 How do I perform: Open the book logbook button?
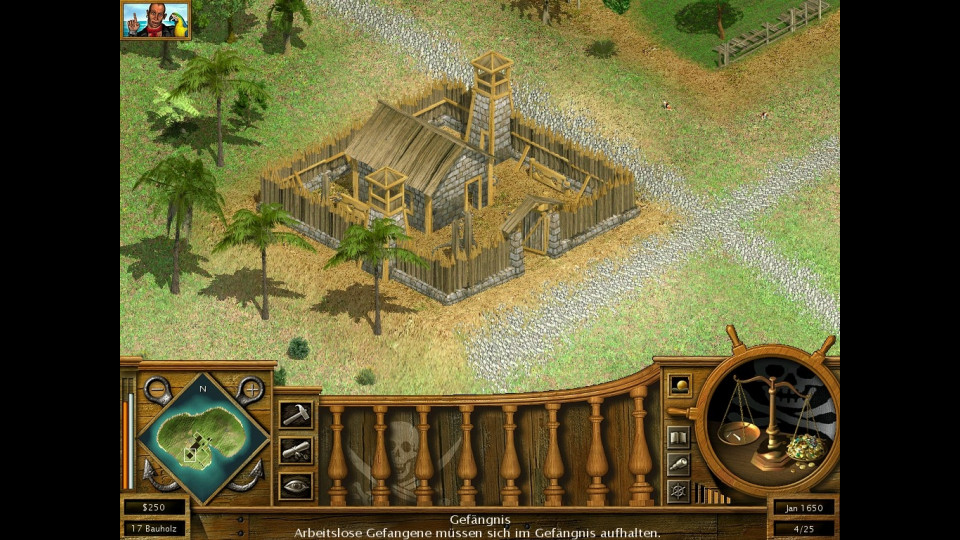point(678,438)
